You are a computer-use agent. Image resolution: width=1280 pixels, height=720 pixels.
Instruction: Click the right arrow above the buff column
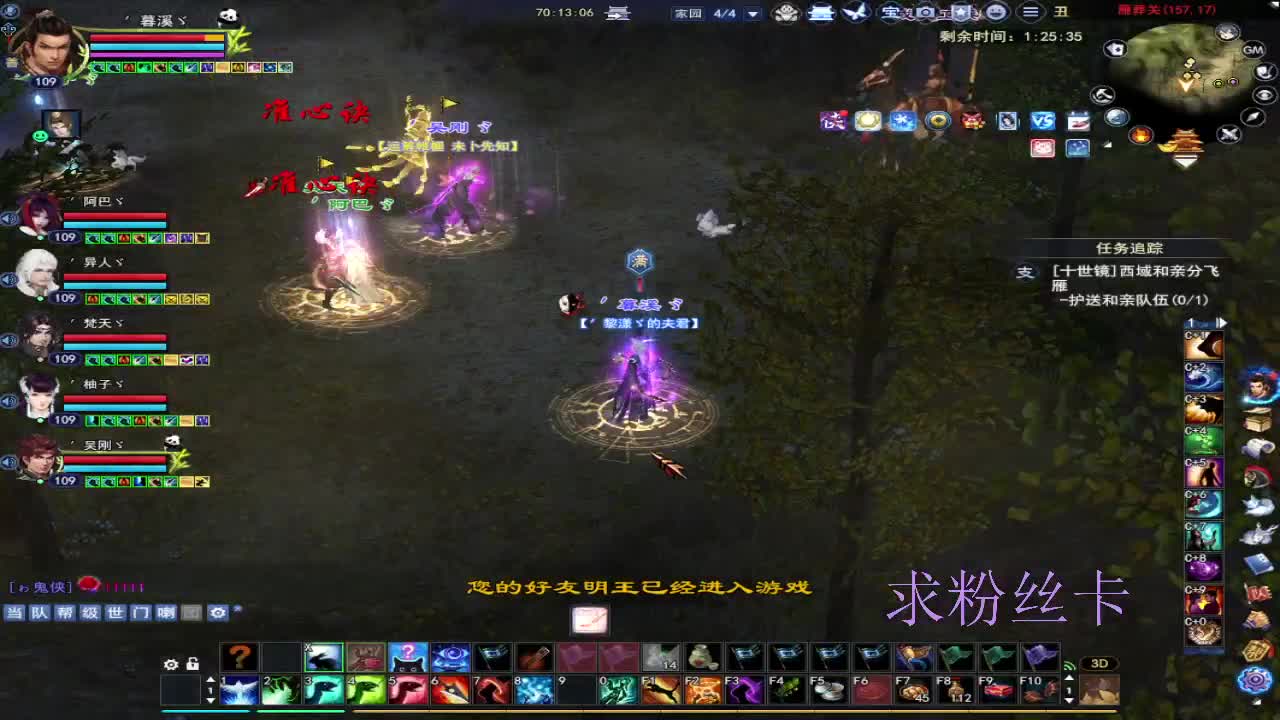1222,322
